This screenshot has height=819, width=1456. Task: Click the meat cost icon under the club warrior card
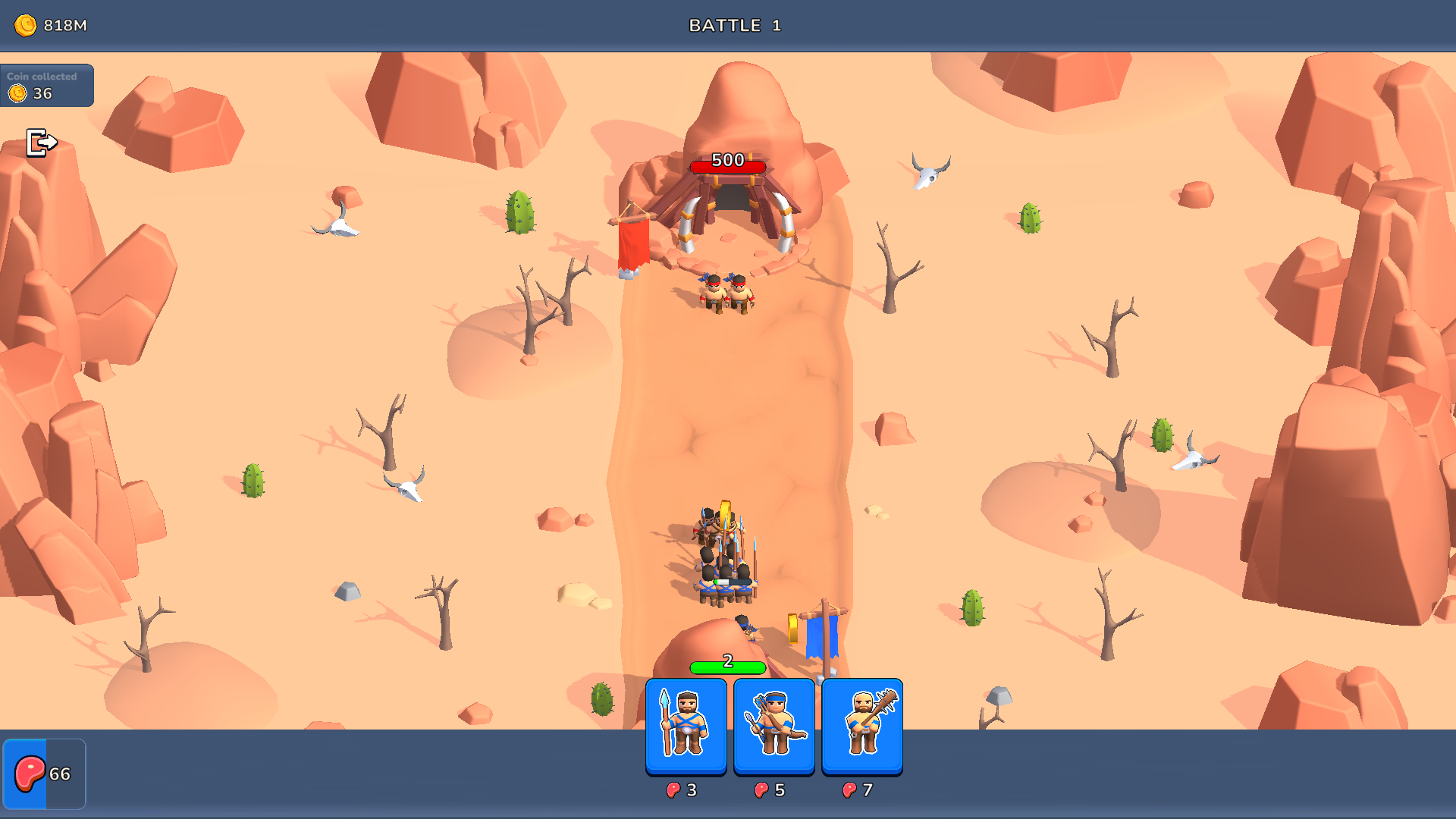click(849, 789)
